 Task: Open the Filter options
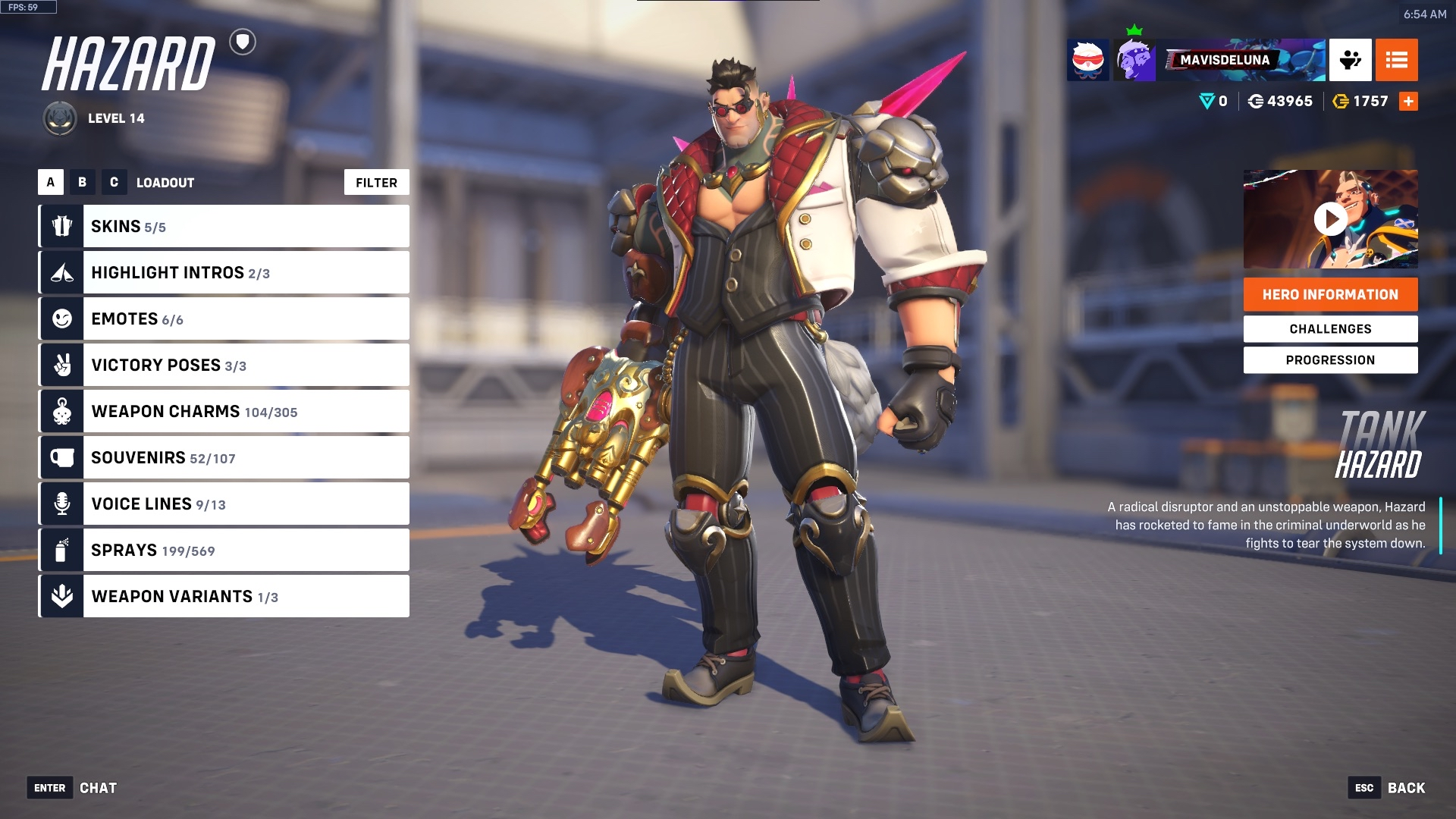point(376,182)
